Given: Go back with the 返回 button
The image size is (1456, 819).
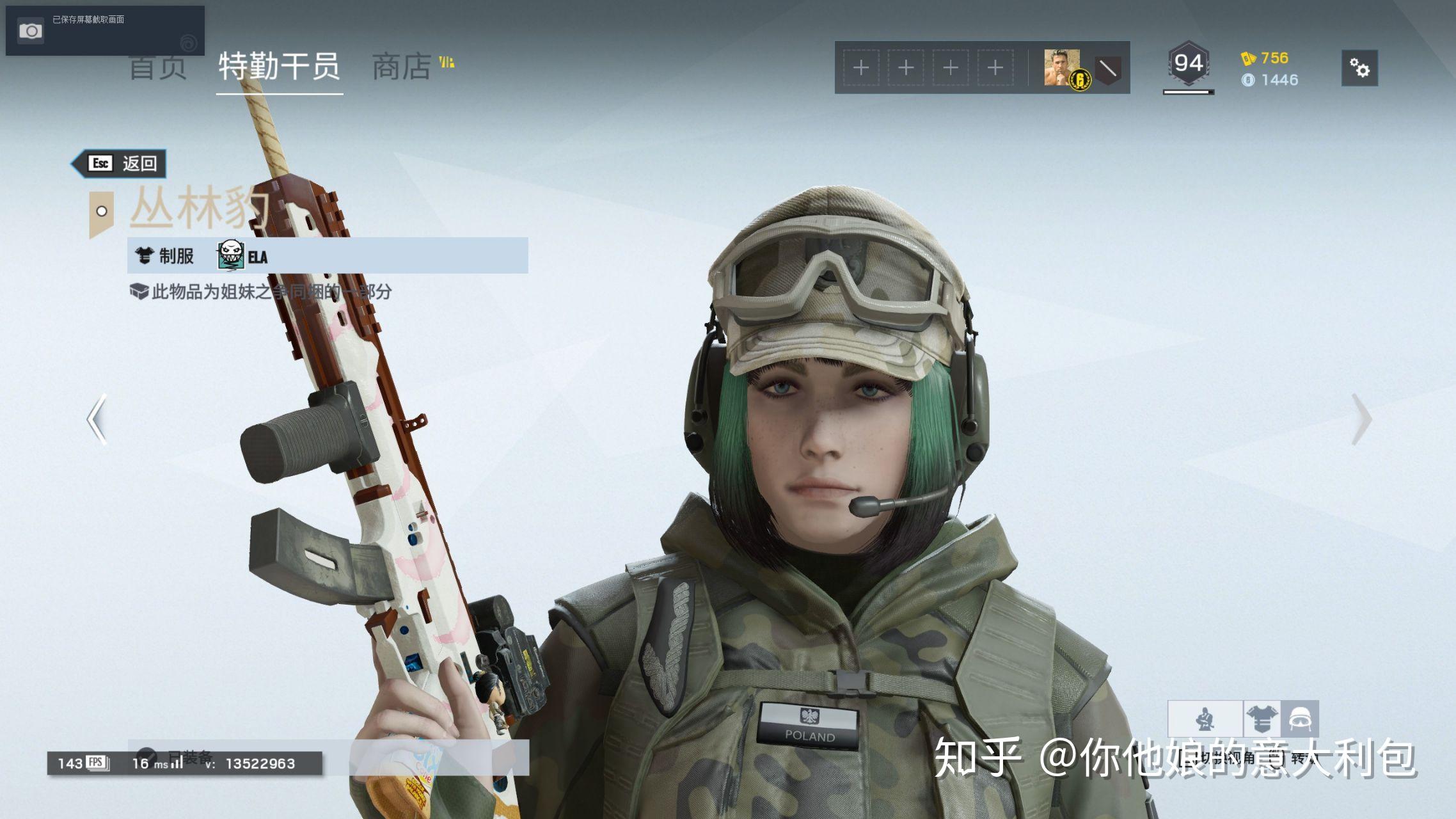Looking at the screenshot, I should pyautogui.click(x=122, y=164).
